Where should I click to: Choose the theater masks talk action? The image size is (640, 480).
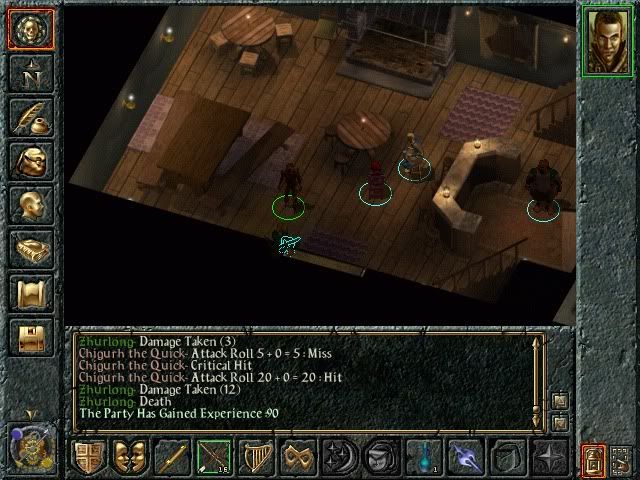131,456
